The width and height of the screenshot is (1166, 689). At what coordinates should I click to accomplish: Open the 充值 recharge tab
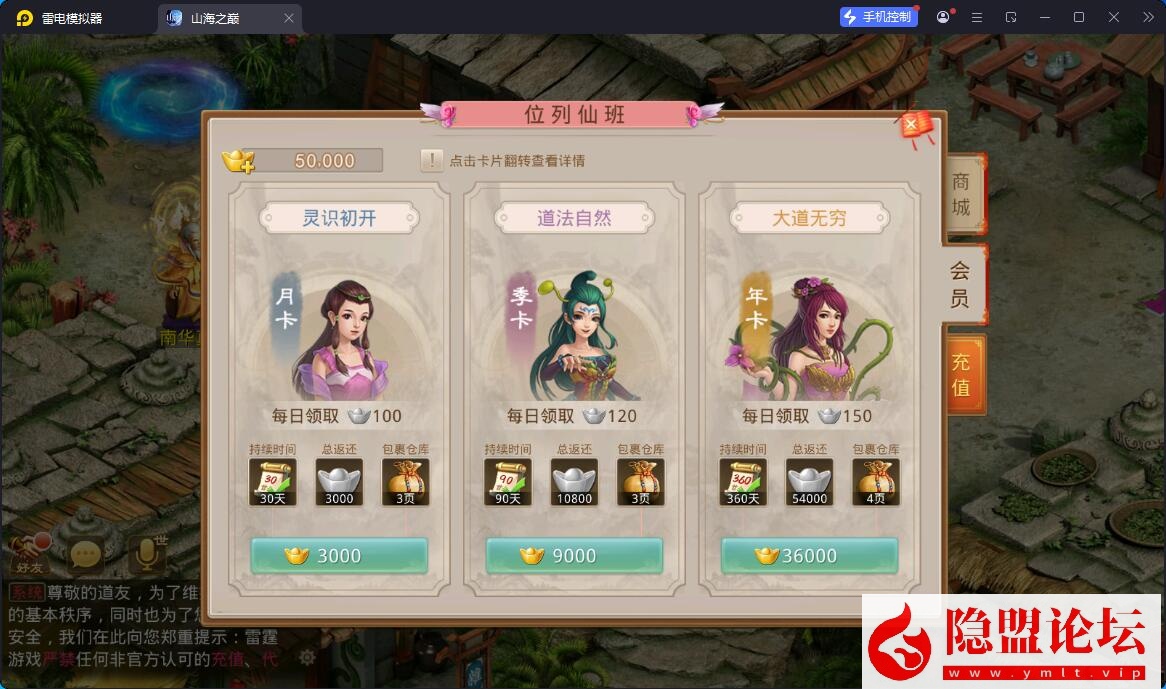coord(962,374)
